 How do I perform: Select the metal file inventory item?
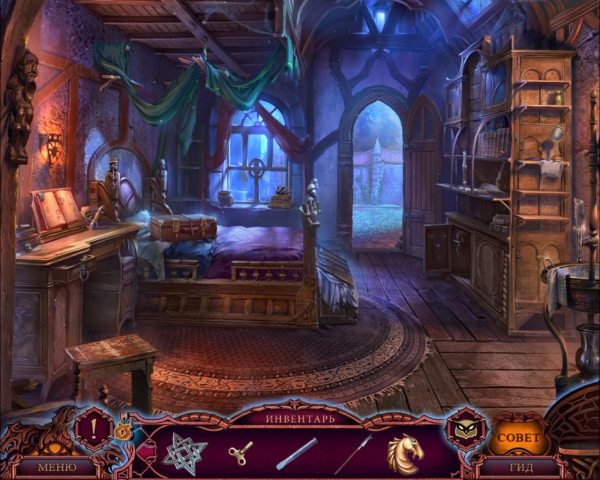tap(296, 452)
